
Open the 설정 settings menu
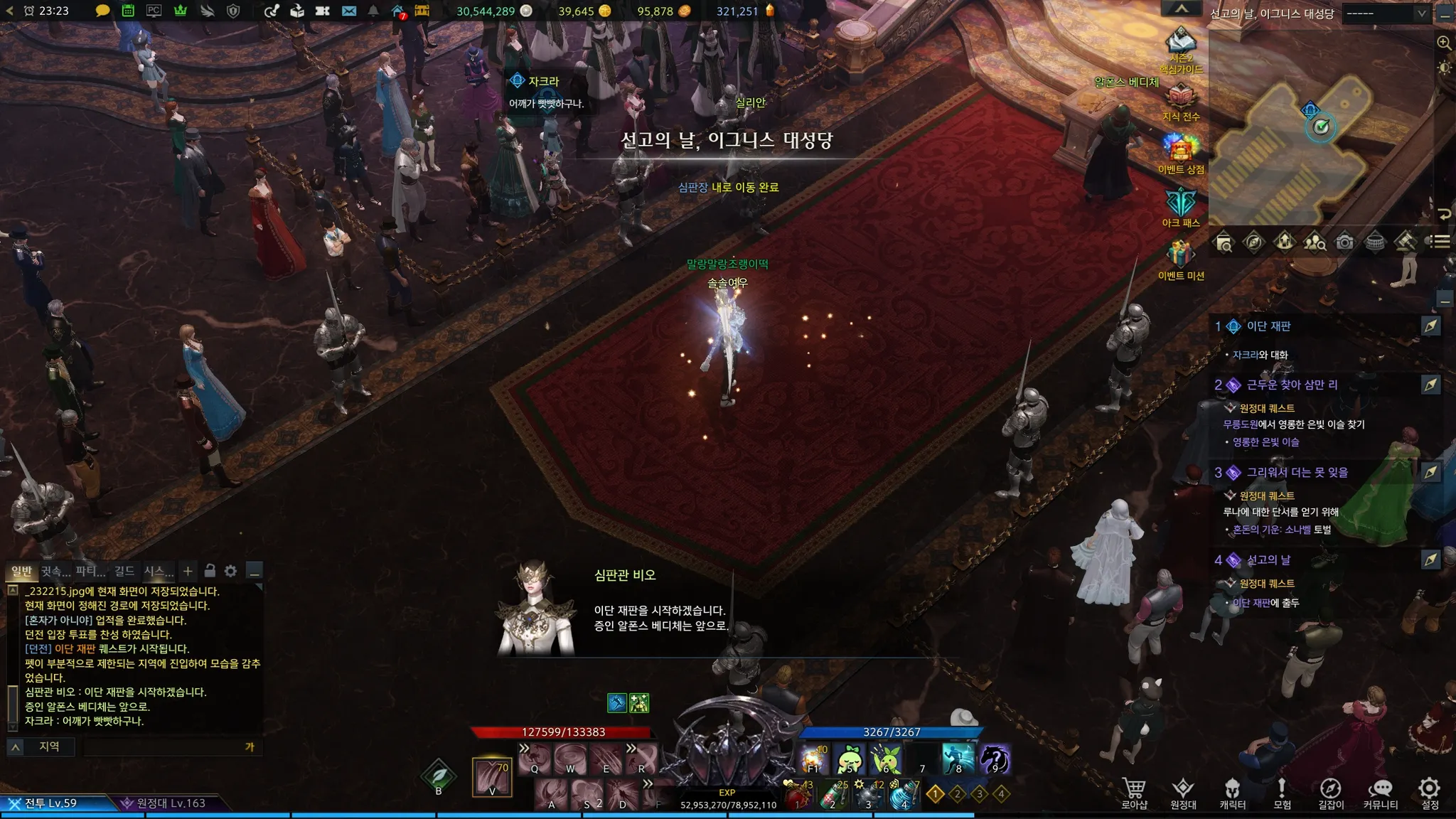tap(1430, 793)
